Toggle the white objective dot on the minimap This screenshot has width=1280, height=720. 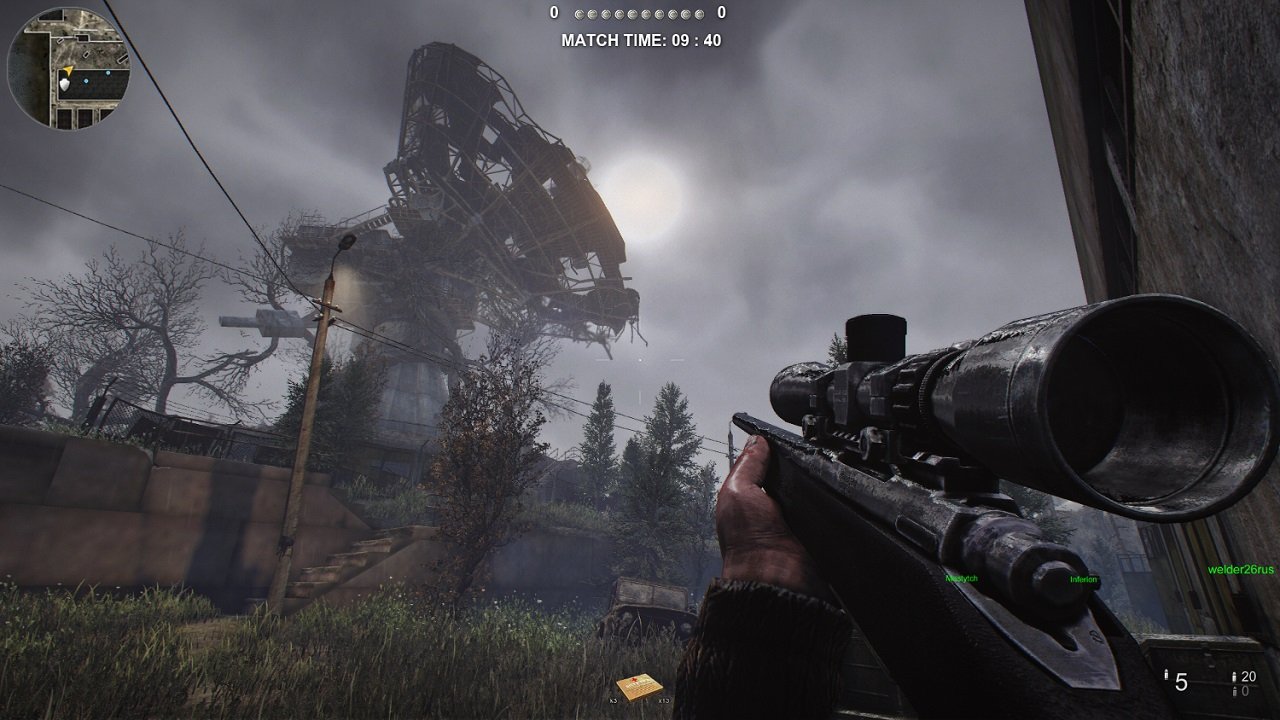pyautogui.click(x=64, y=85)
